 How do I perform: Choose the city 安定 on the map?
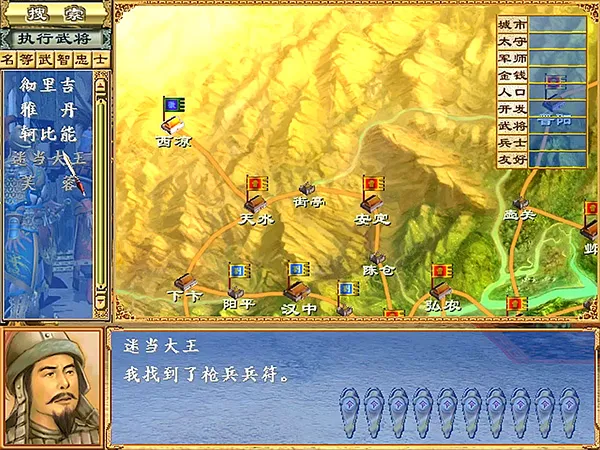373,202
